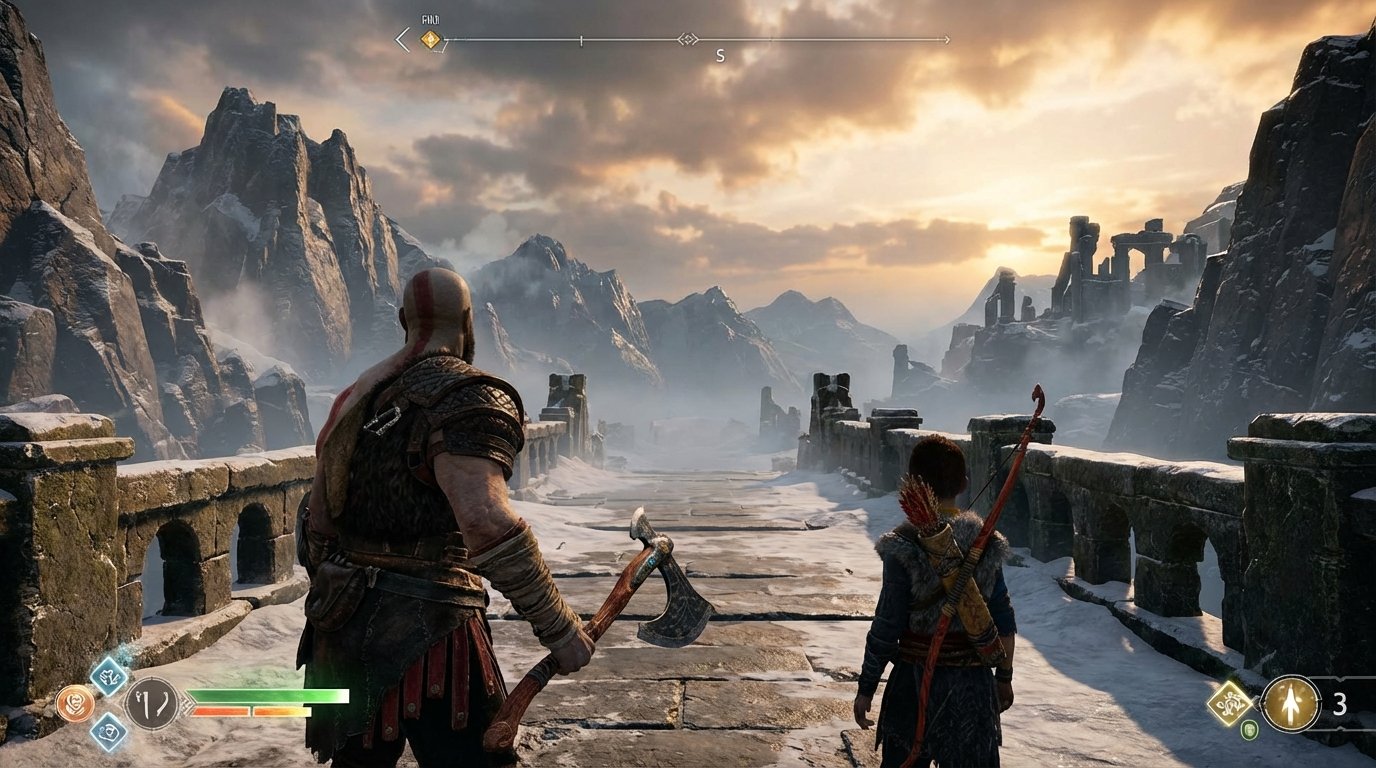Expand the left chevron on the compass bar
This screenshot has height=768, width=1376.
point(398,39)
